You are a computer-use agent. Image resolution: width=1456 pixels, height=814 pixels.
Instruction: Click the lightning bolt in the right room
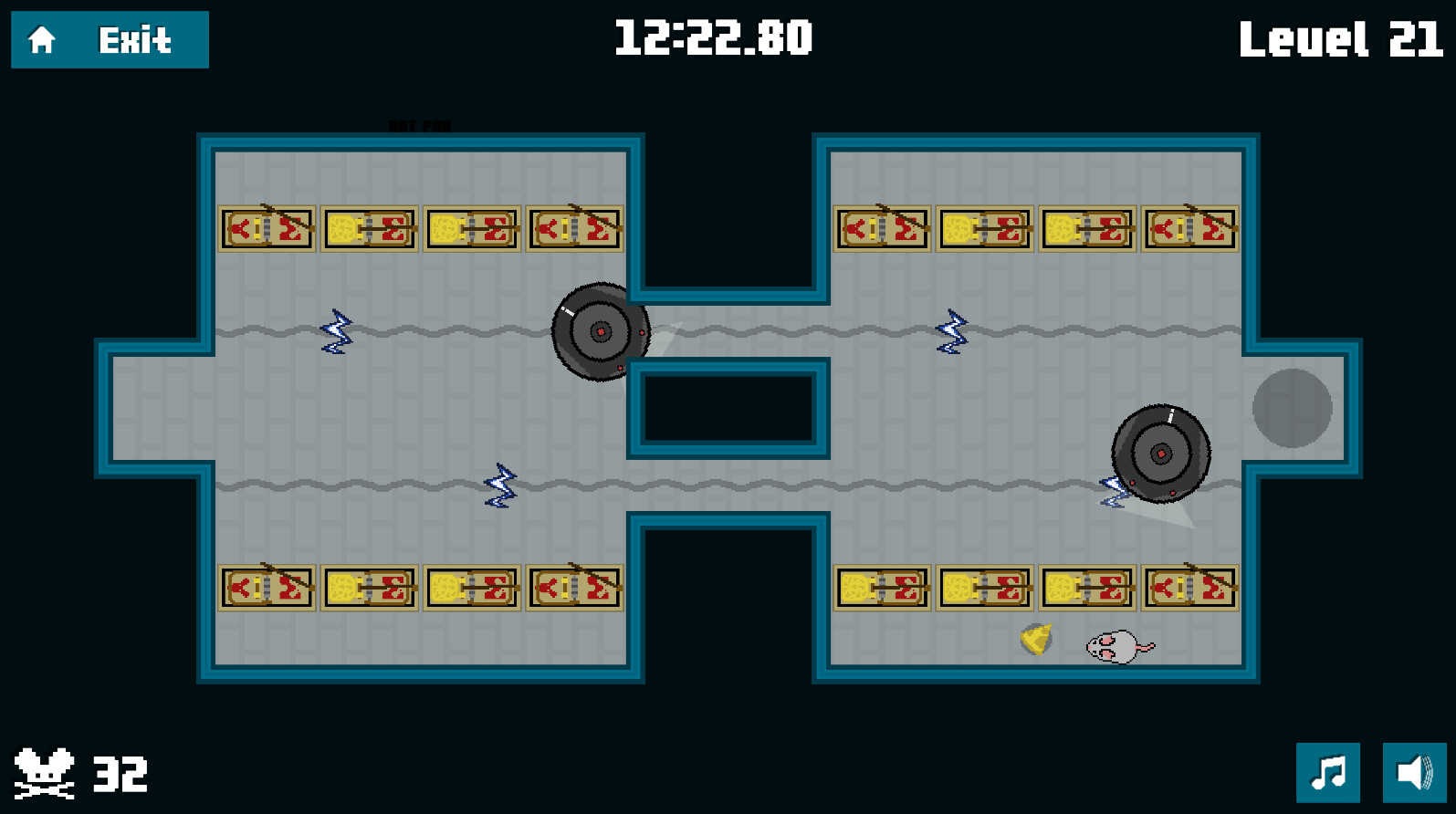point(952,333)
